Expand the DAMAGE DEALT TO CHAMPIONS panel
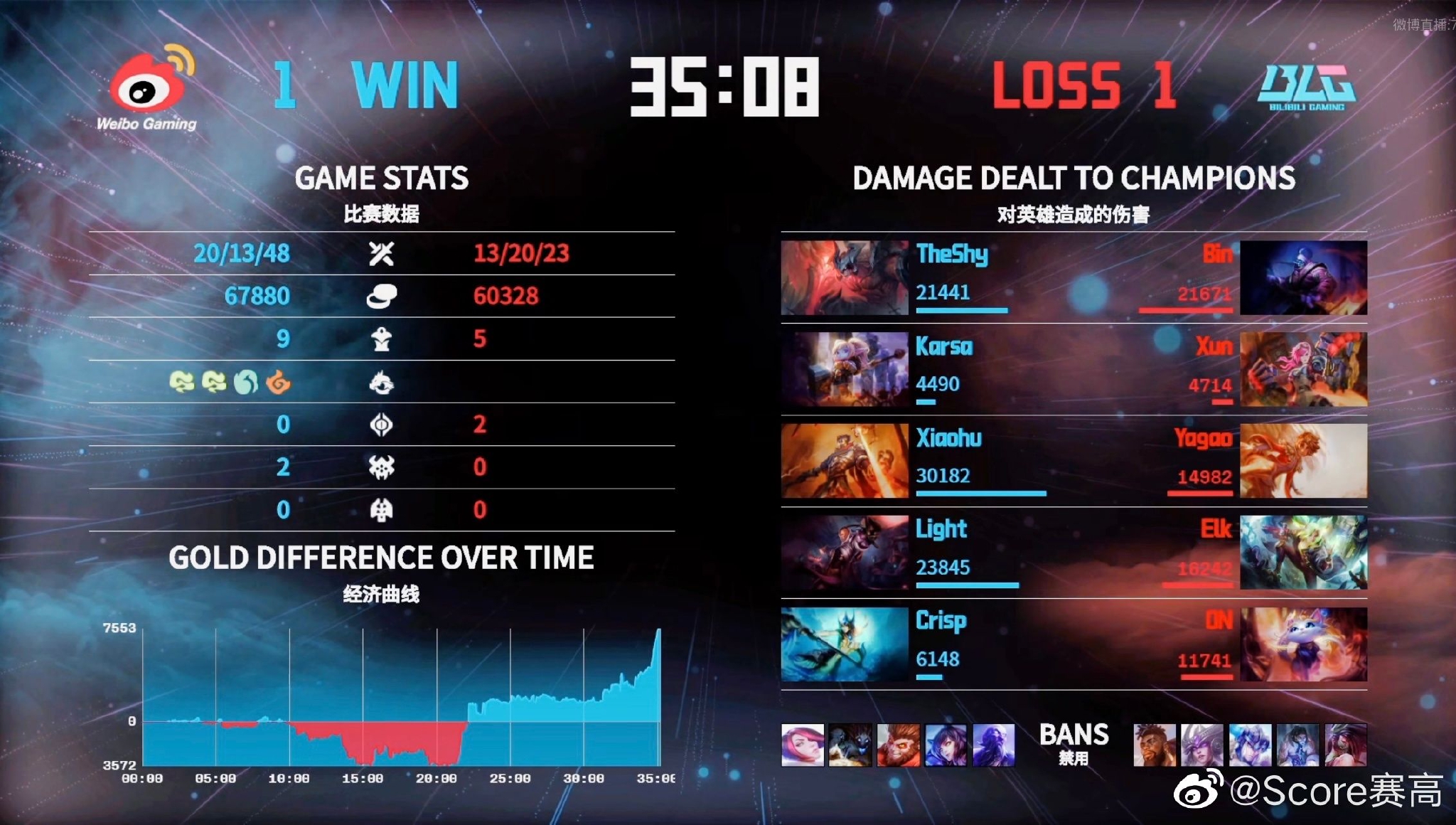This screenshot has height=825, width=1456. coord(1074,178)
